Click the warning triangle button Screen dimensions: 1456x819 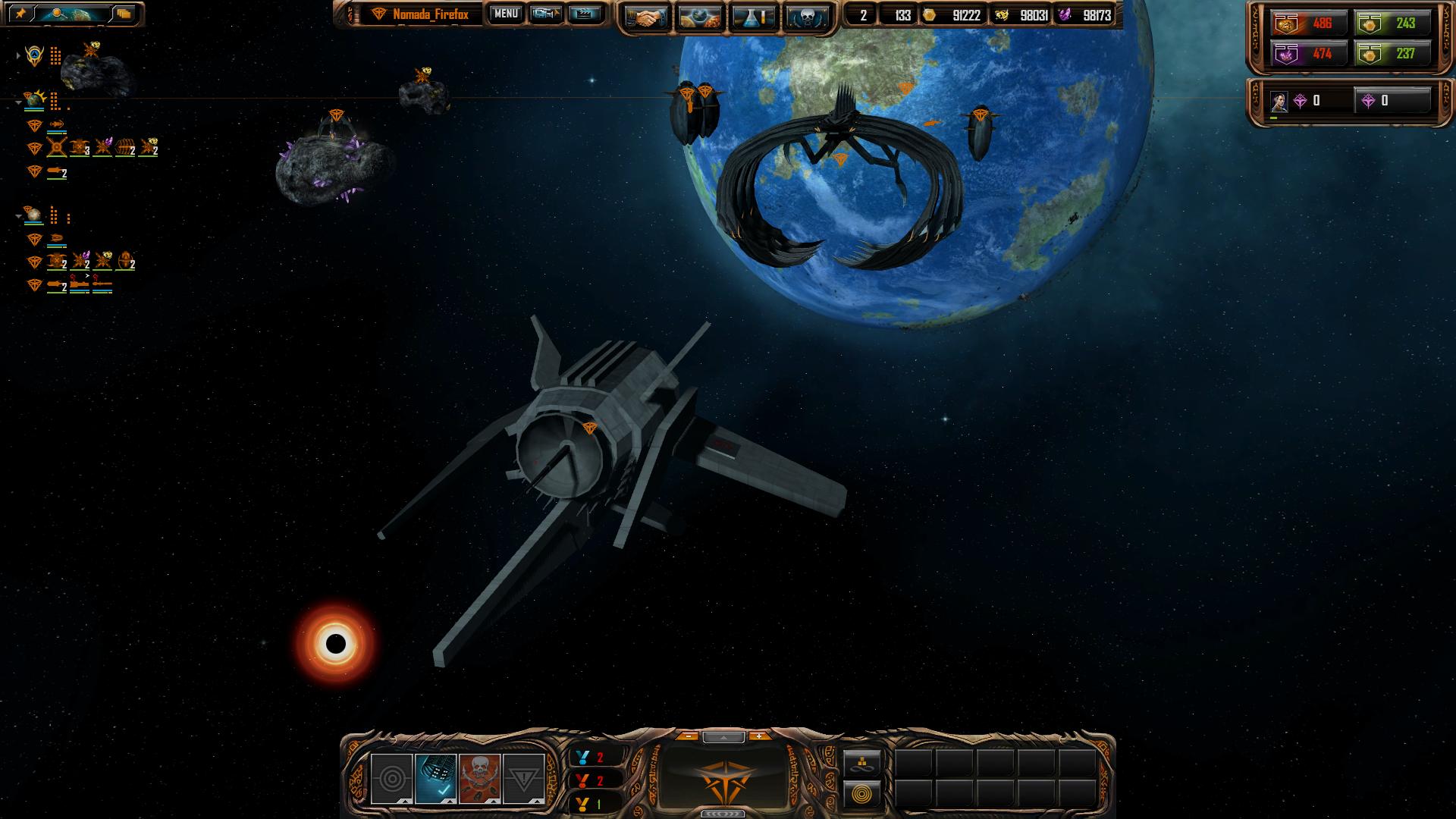point(523,778)
